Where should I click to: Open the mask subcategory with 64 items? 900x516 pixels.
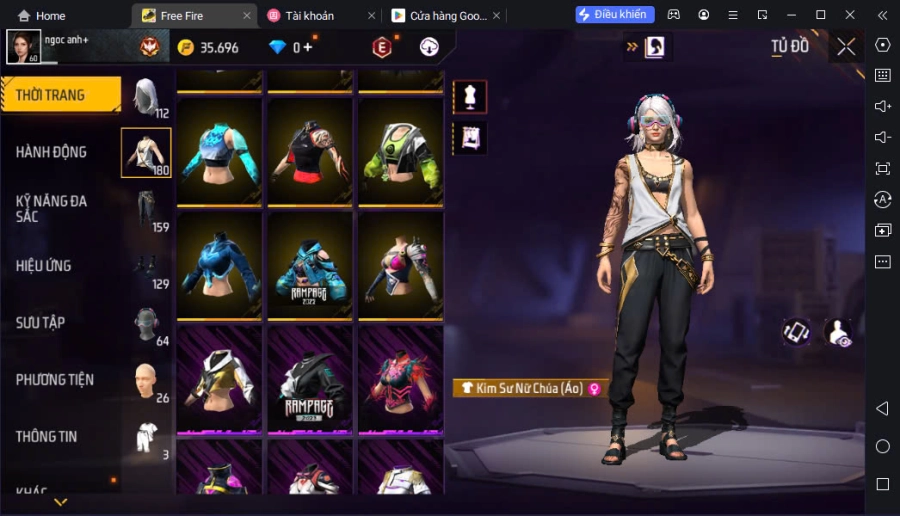(147, 323)
